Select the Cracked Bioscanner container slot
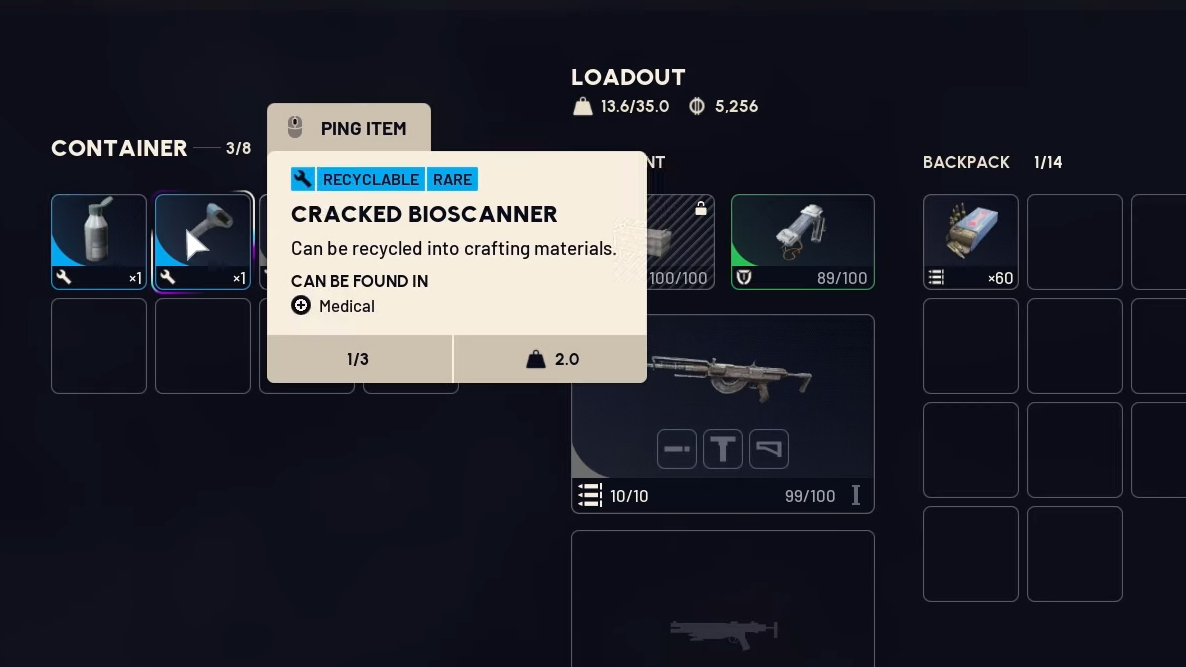1186x667 pixels. click(x=202, y=241)
